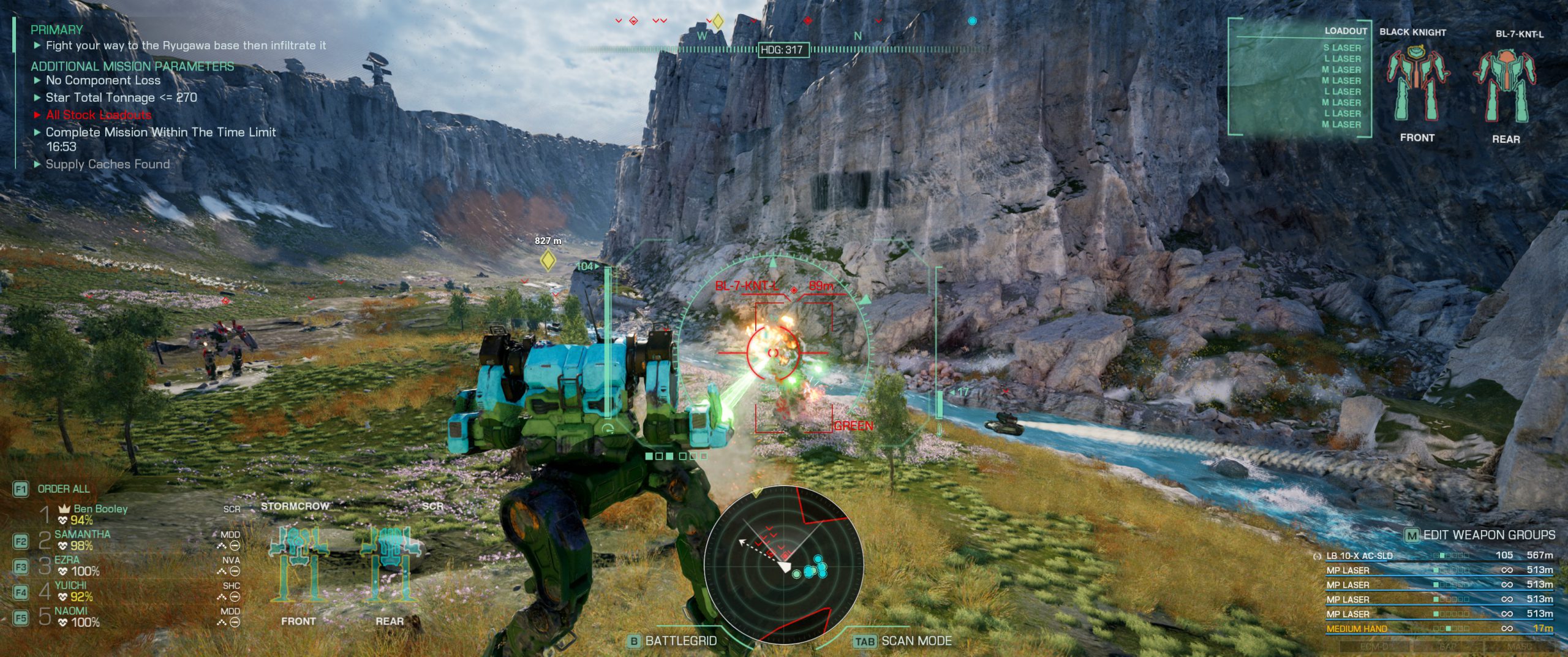Viewport: 1568px width, 657px height.
Task: Activate Scan Mode
Action: tap(916, 640)
